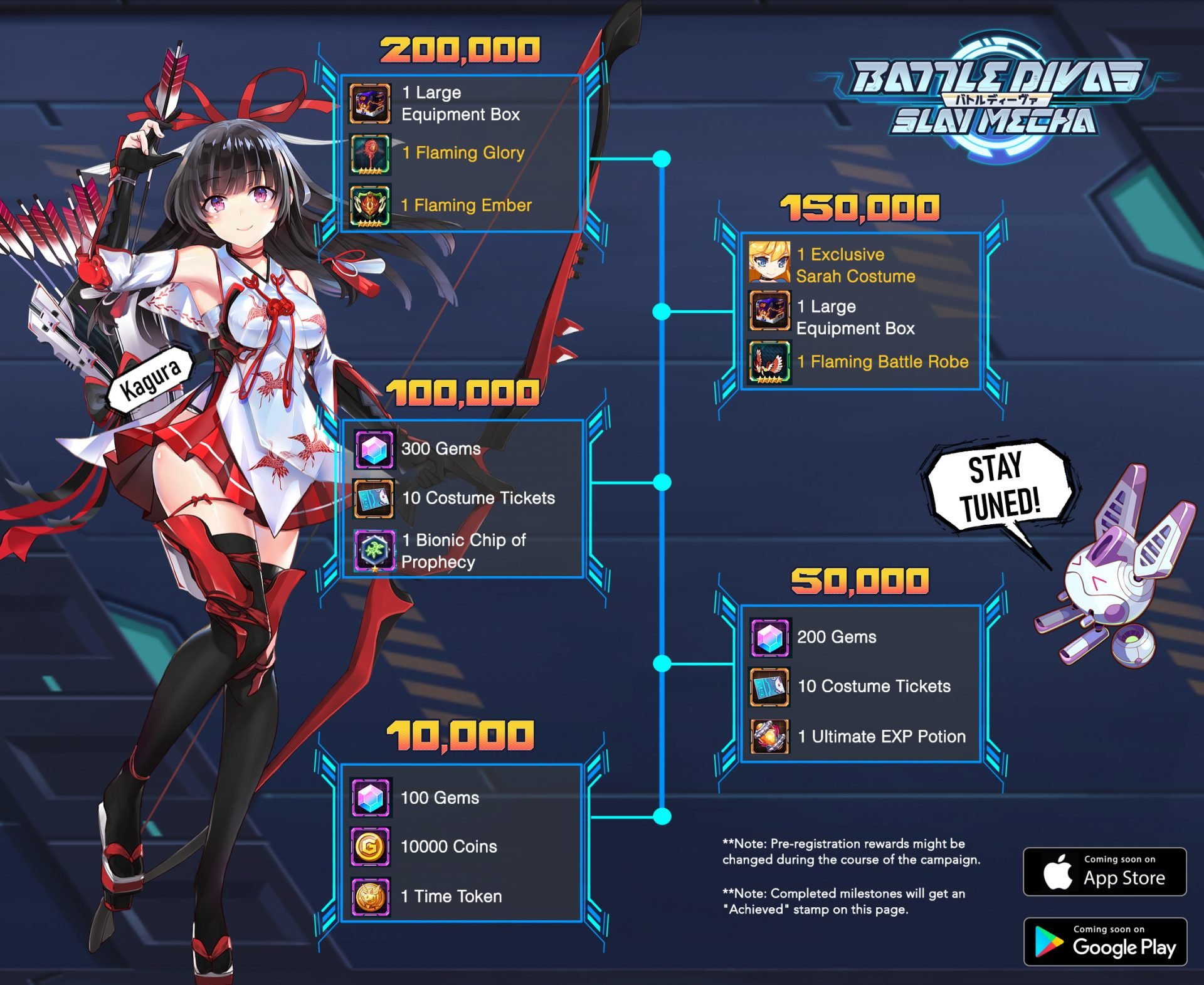Click the 10000 Coins reward icon
The height and width of the screenshot is (985, 1204).
click(x=370, y=847)
